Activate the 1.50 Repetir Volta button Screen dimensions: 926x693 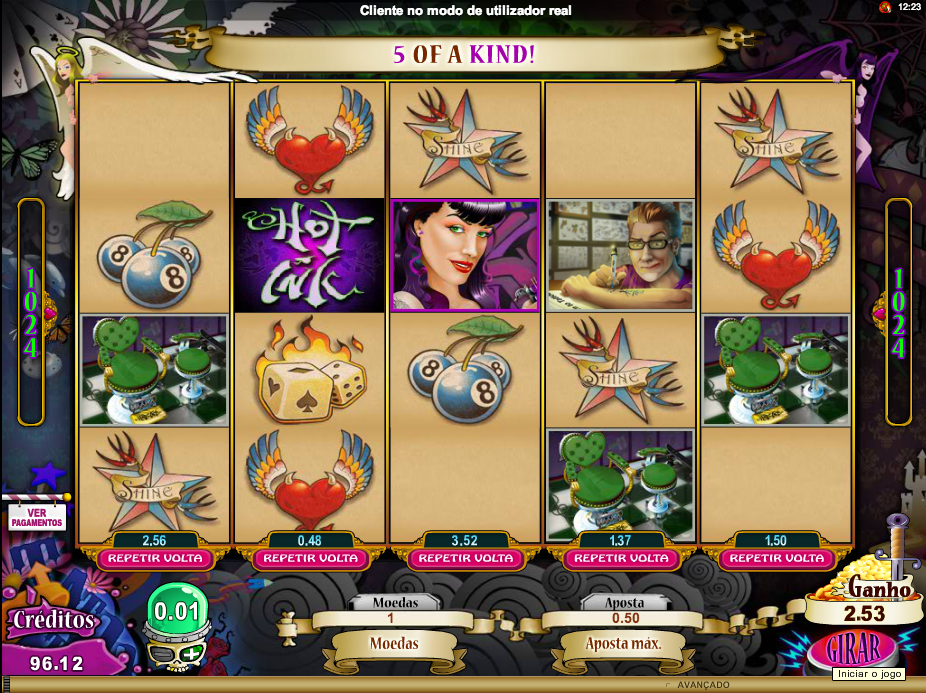tap(775, 558)
